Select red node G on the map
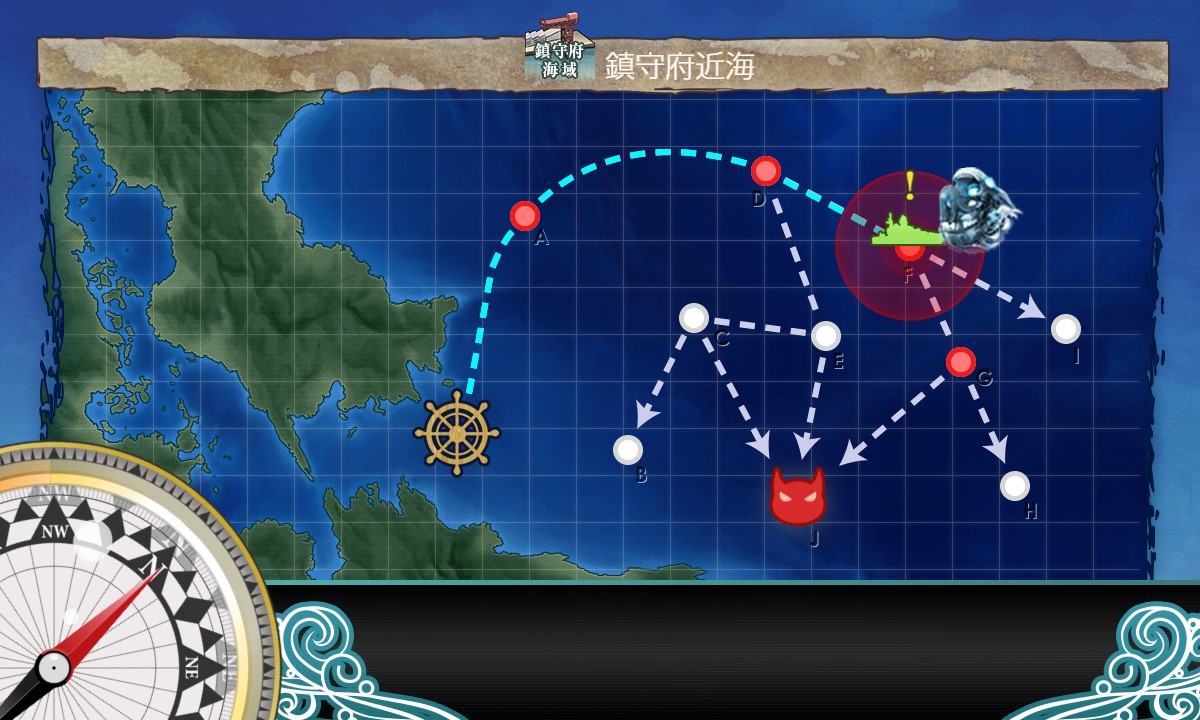Image resolution: width=1200 pixels, height=720 pixels. pos(961,362)
